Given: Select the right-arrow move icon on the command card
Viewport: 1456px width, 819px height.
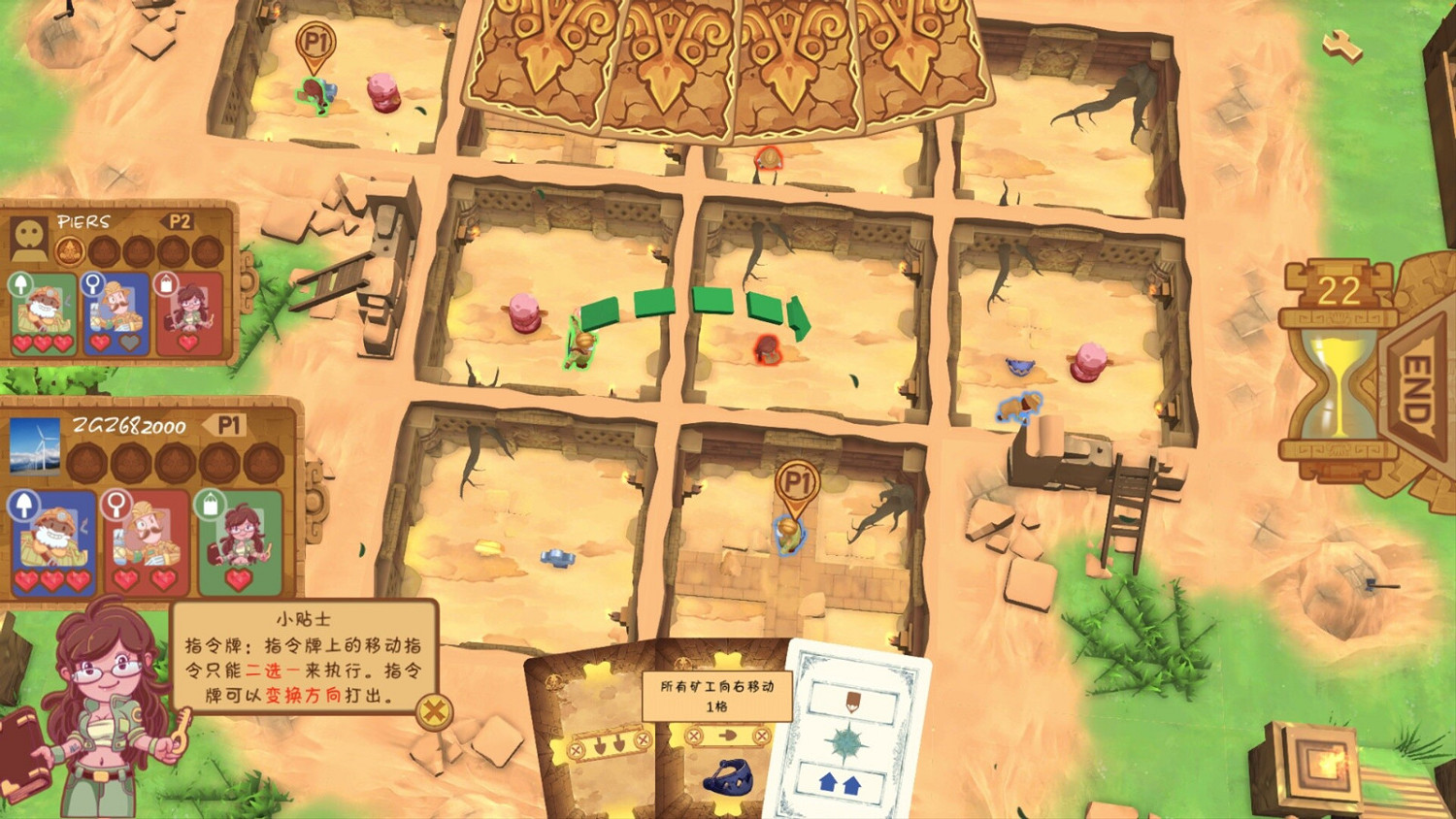Looking at the screenshot, I should [x=728, y=737].
